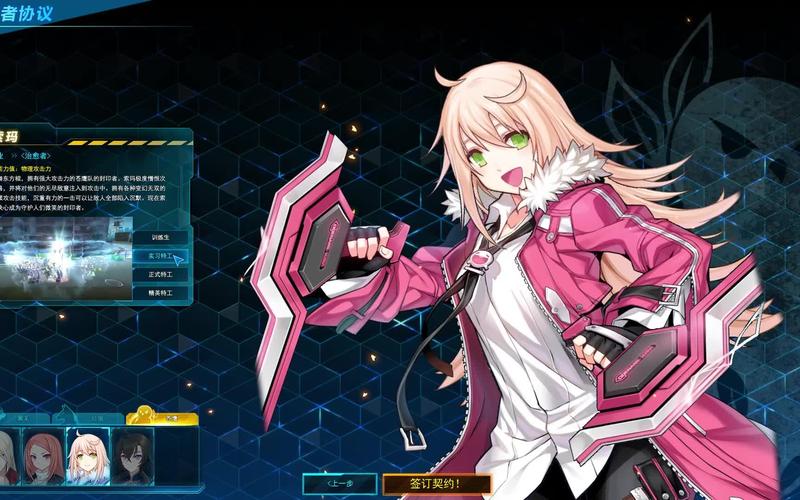Sign the contract with 签订契约 button
Image resolution: width=800 pixels, height=500 pixels.
click(x=437, y=484)
